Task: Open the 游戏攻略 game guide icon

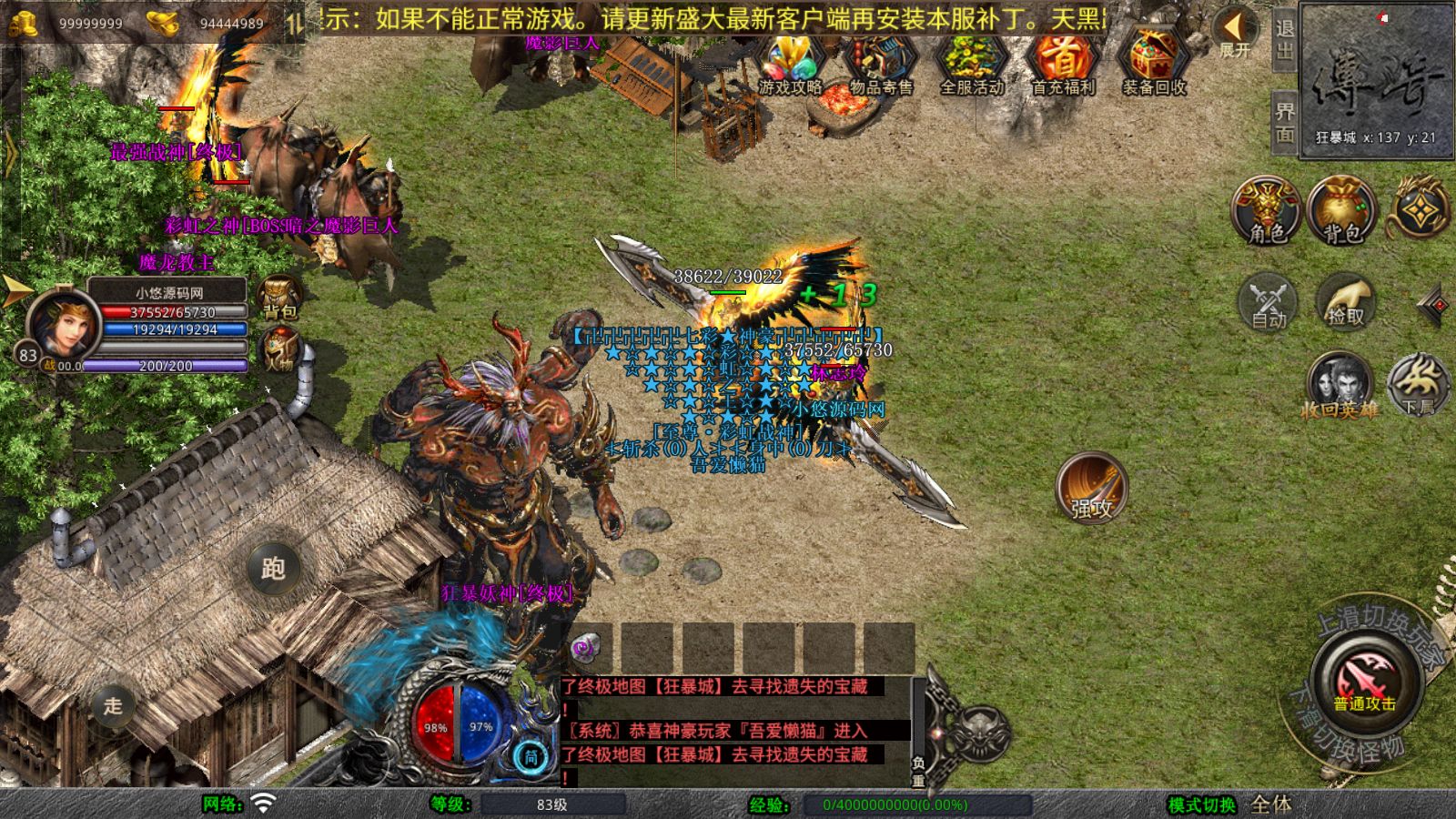Action: tap(790, 62)
